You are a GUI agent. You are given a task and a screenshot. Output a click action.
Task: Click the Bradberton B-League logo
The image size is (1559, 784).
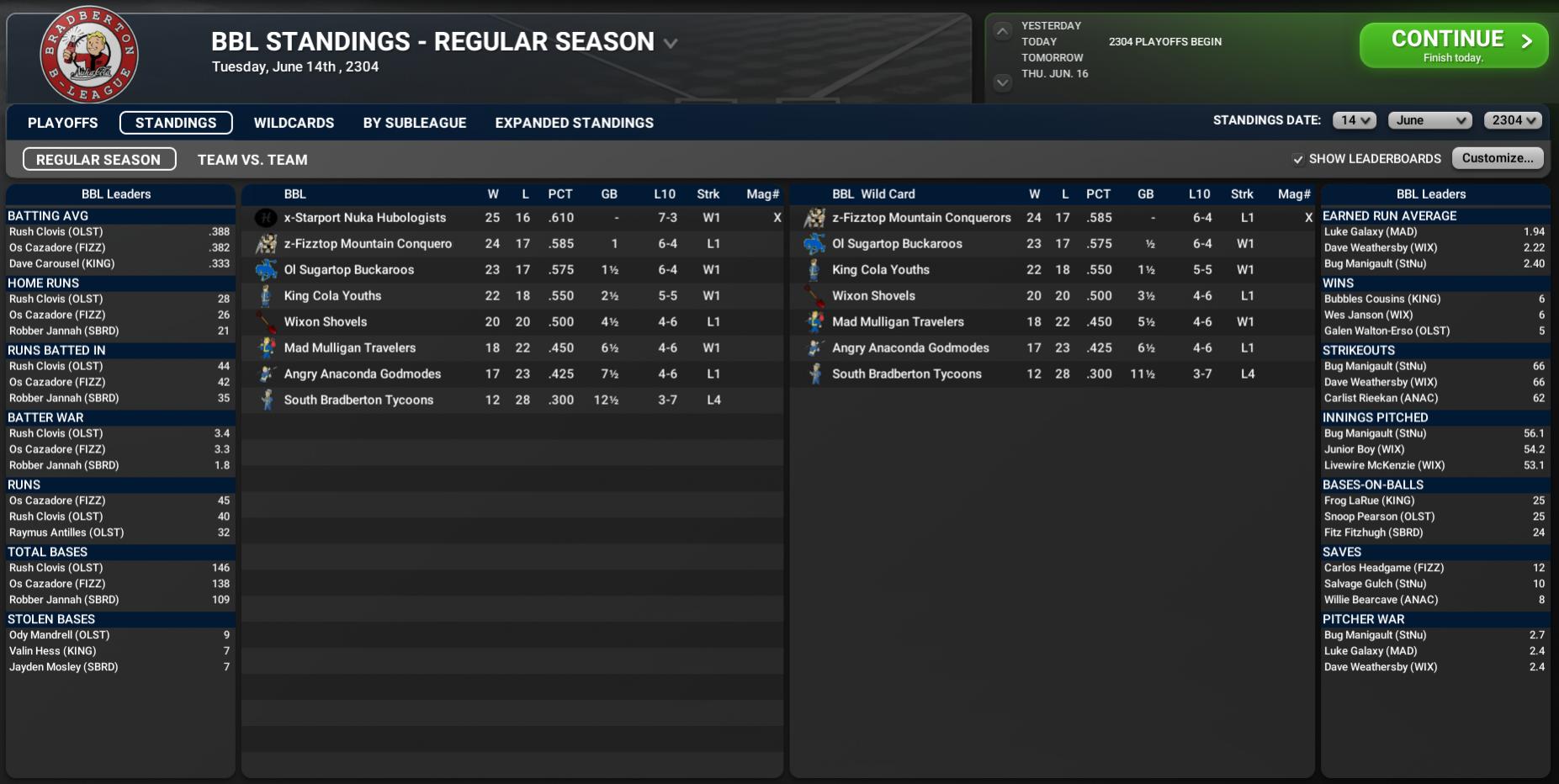(x=89, y=56)
